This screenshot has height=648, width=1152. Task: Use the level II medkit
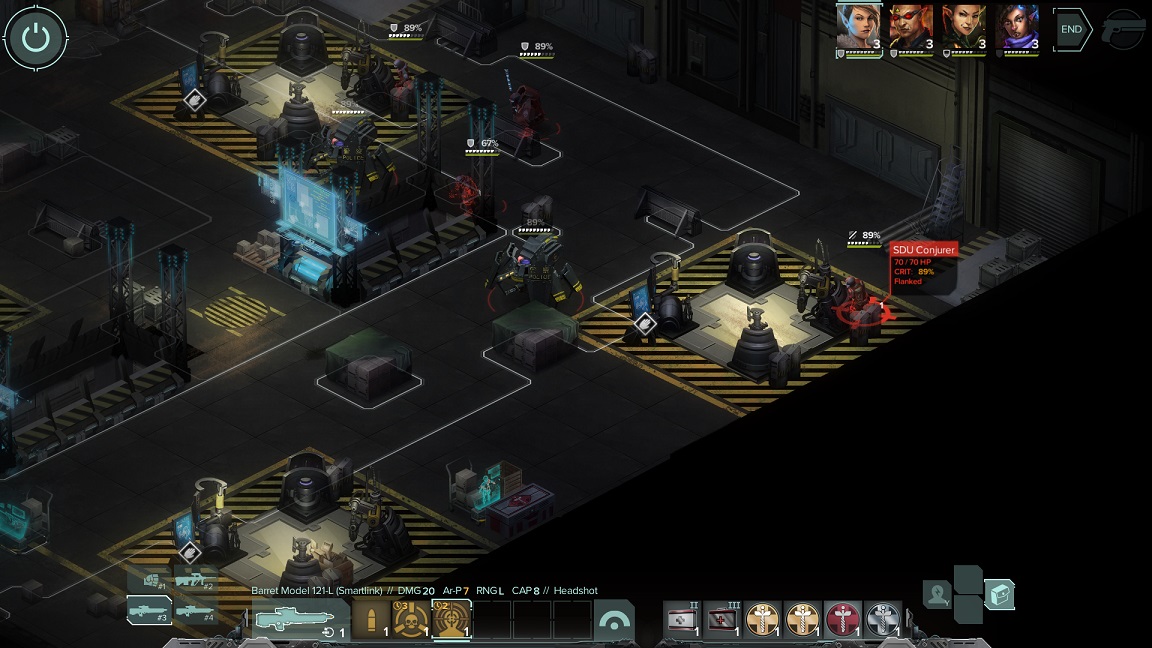pyautogui.click(x=683, y=620)
